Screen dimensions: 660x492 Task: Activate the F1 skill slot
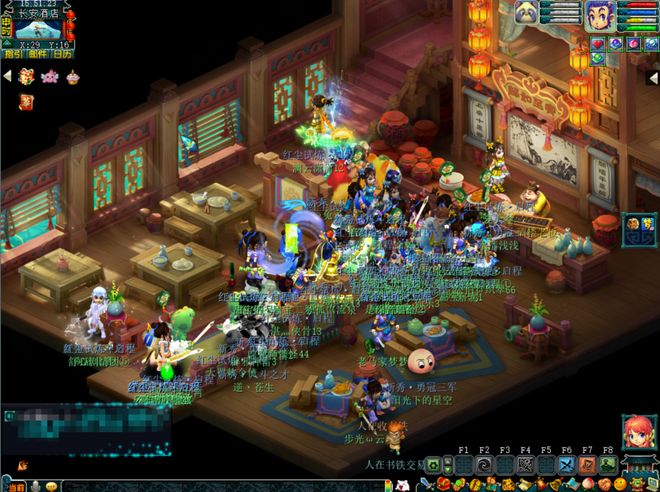(463, 465)
